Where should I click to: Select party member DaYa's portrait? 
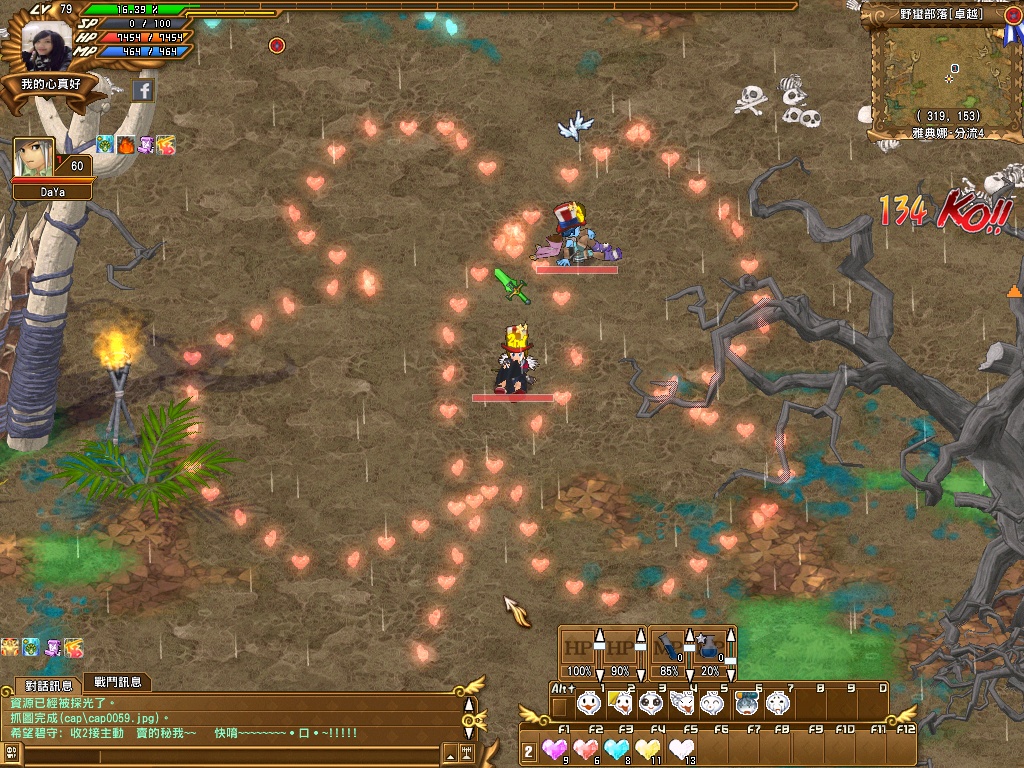[x=33, y=157]
